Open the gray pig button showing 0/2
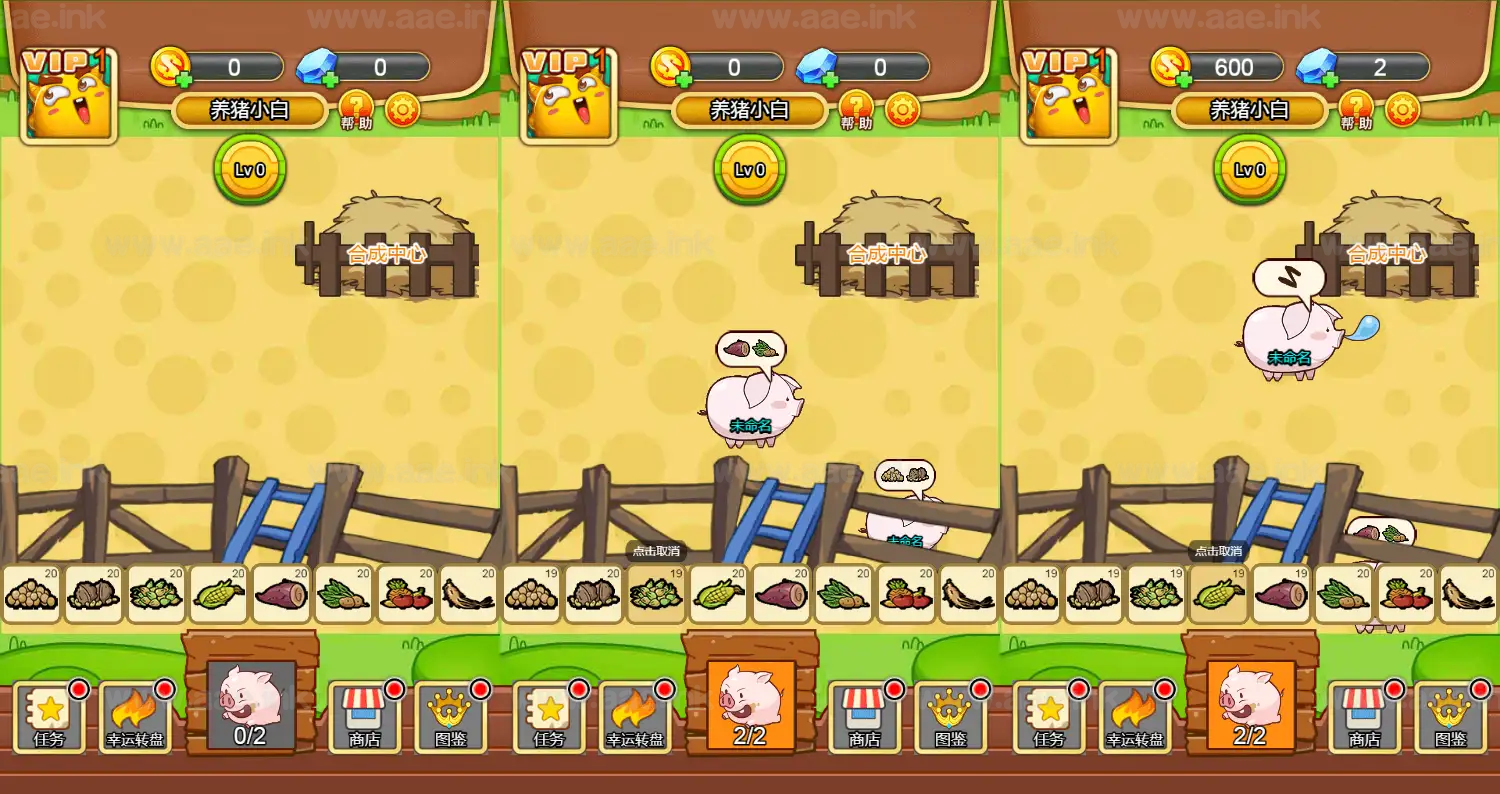The image size is (1500, 794). tap(250, 704)
